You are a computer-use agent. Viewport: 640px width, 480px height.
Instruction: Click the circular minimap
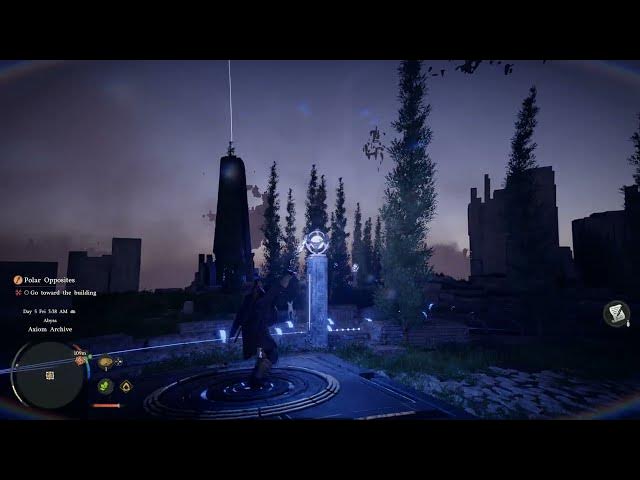click(48, 375)
